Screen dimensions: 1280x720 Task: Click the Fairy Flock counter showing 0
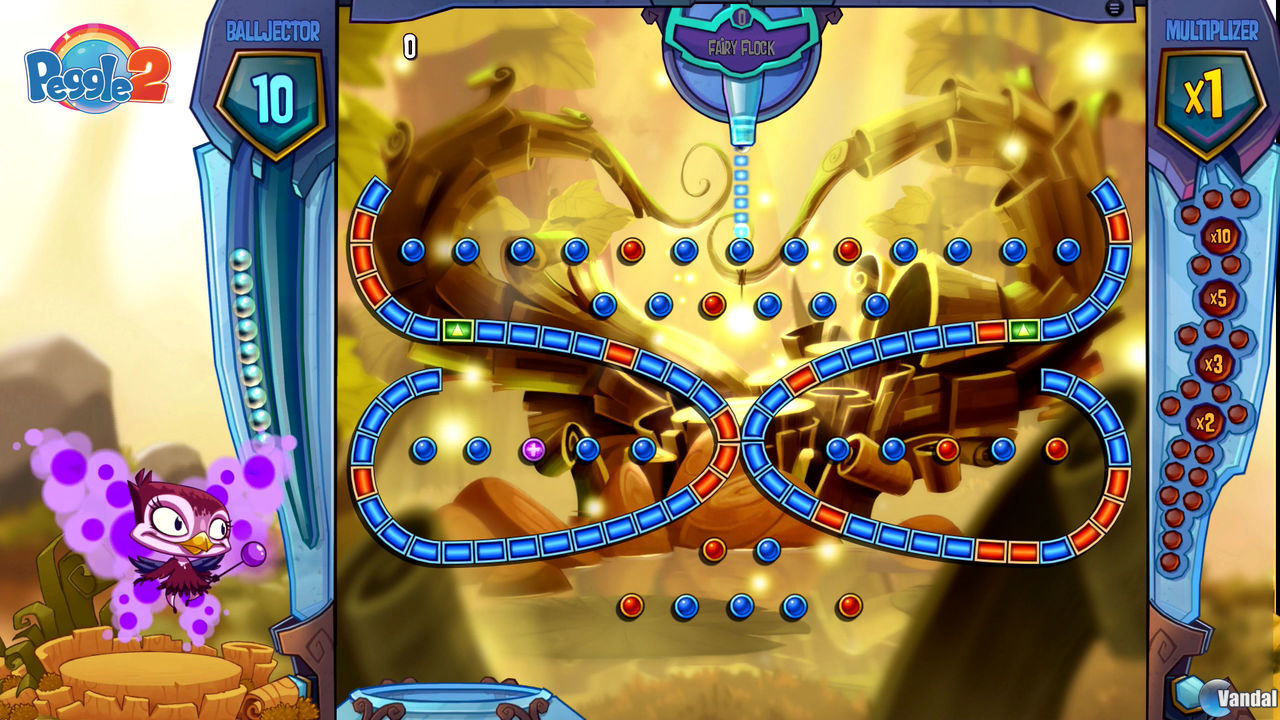click(741, 18)
